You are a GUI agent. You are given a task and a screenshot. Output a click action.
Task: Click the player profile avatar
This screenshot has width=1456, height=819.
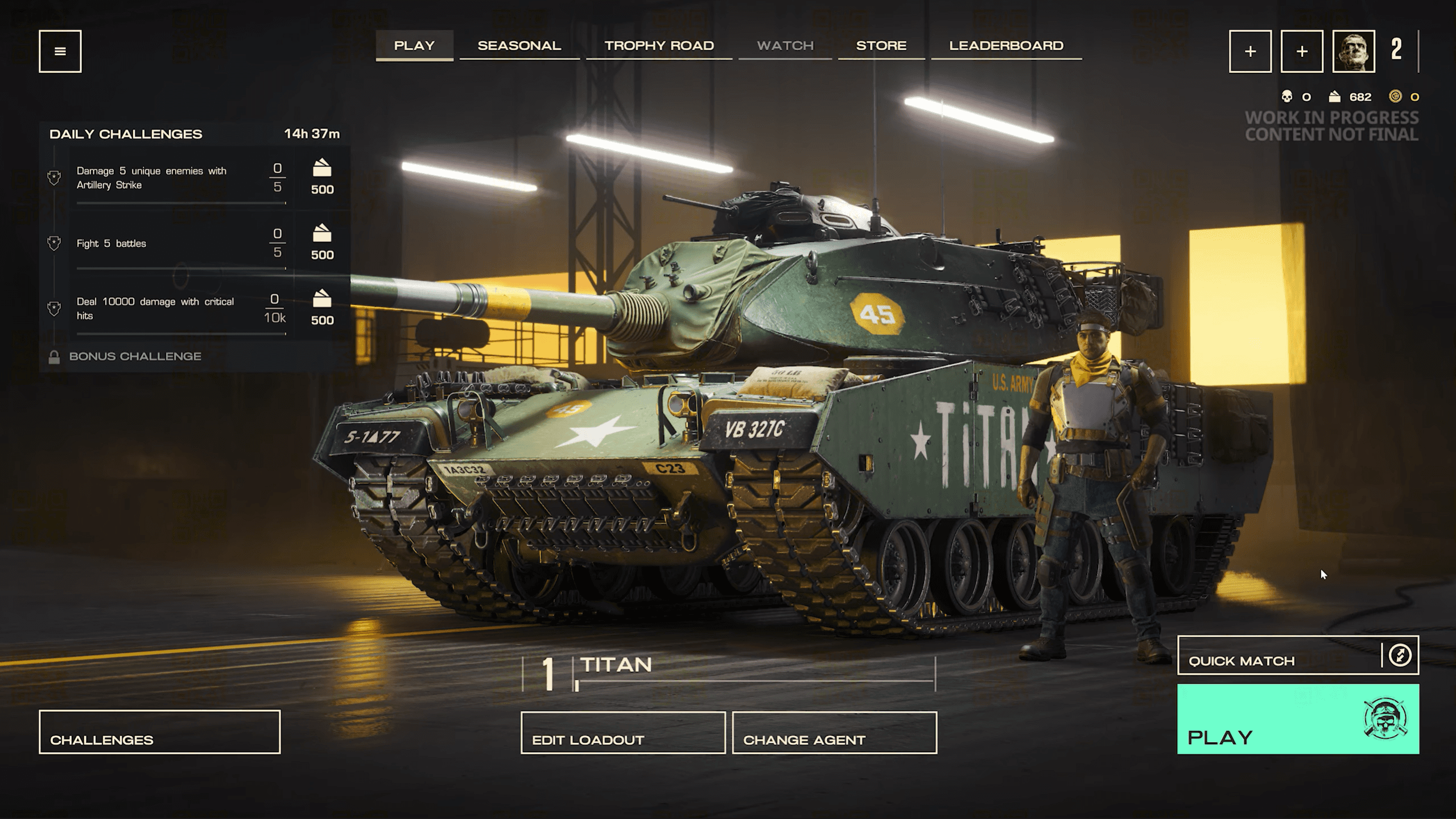[x=1353, y=51]
